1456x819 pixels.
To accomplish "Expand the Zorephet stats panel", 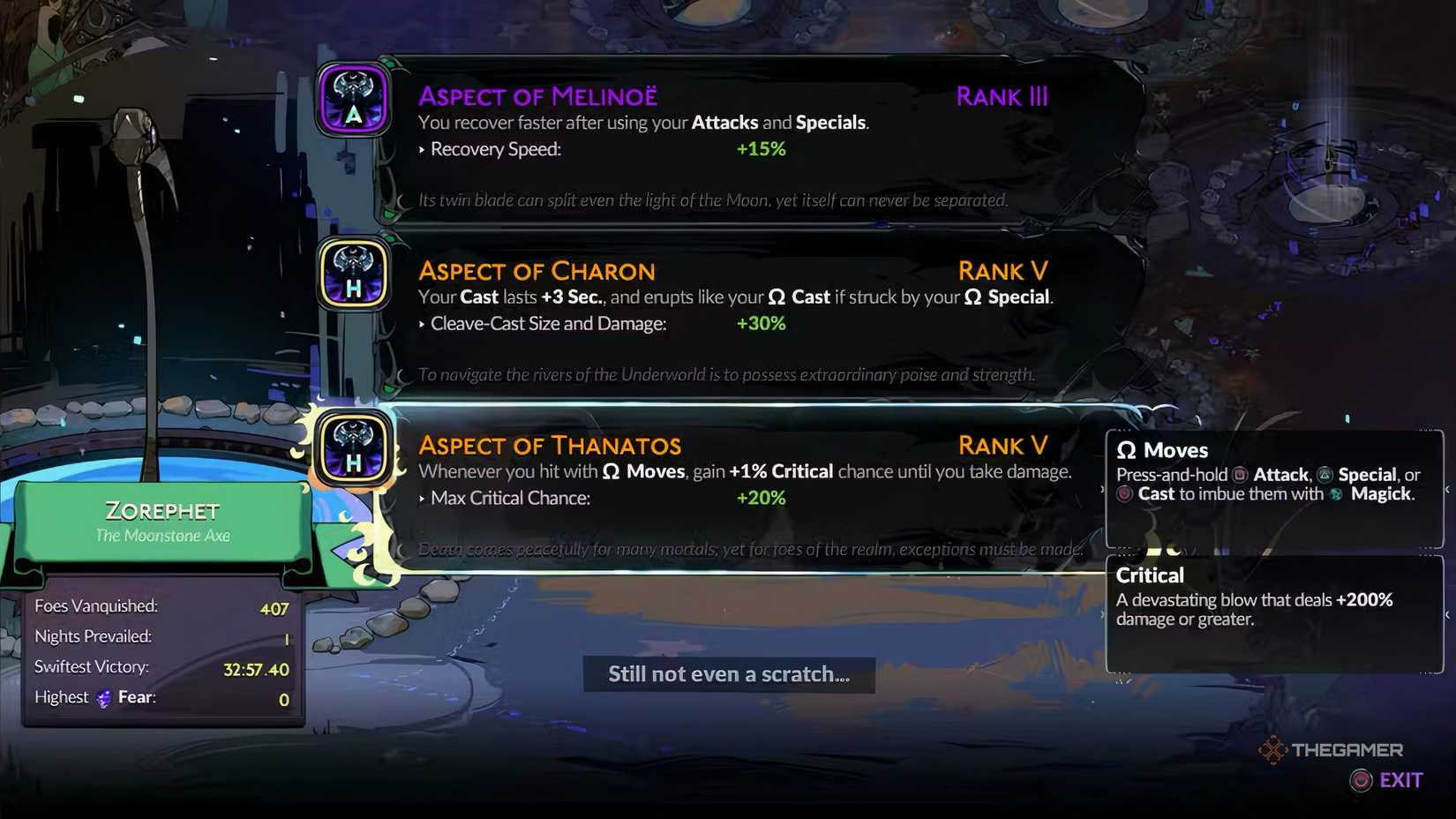I will coord(162,653).
